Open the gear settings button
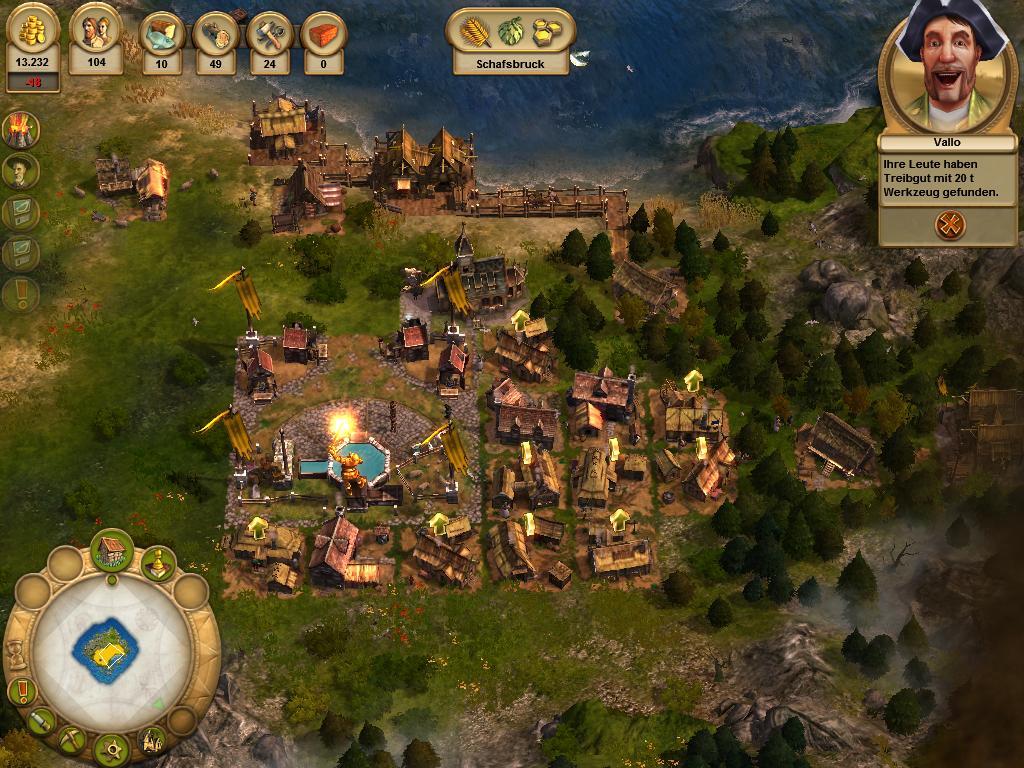Viewport: 1024px width, 768px height. tap(112, 746)
